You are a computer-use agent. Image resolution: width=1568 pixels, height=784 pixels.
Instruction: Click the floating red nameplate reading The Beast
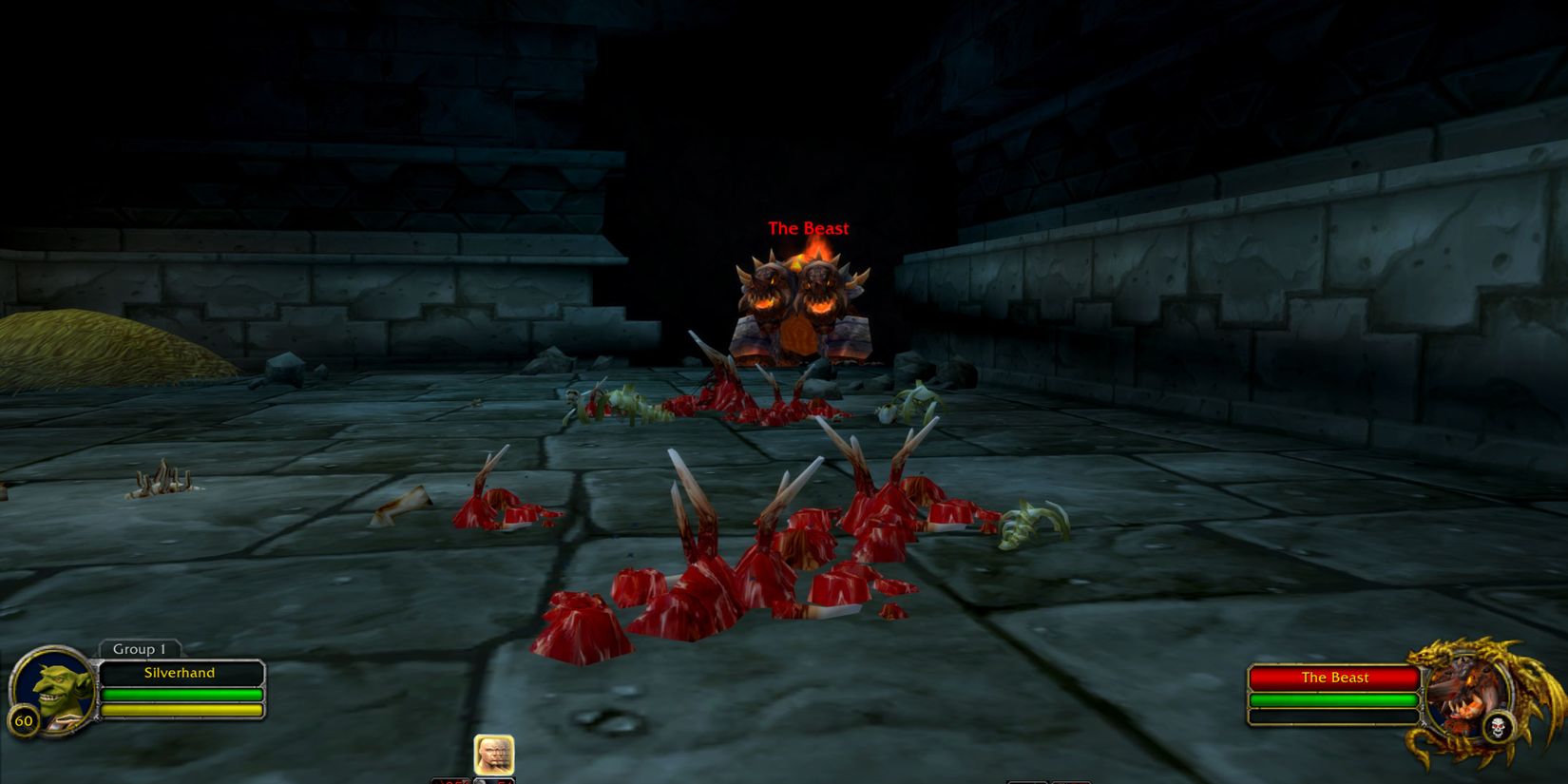click(x=809, y=228)
